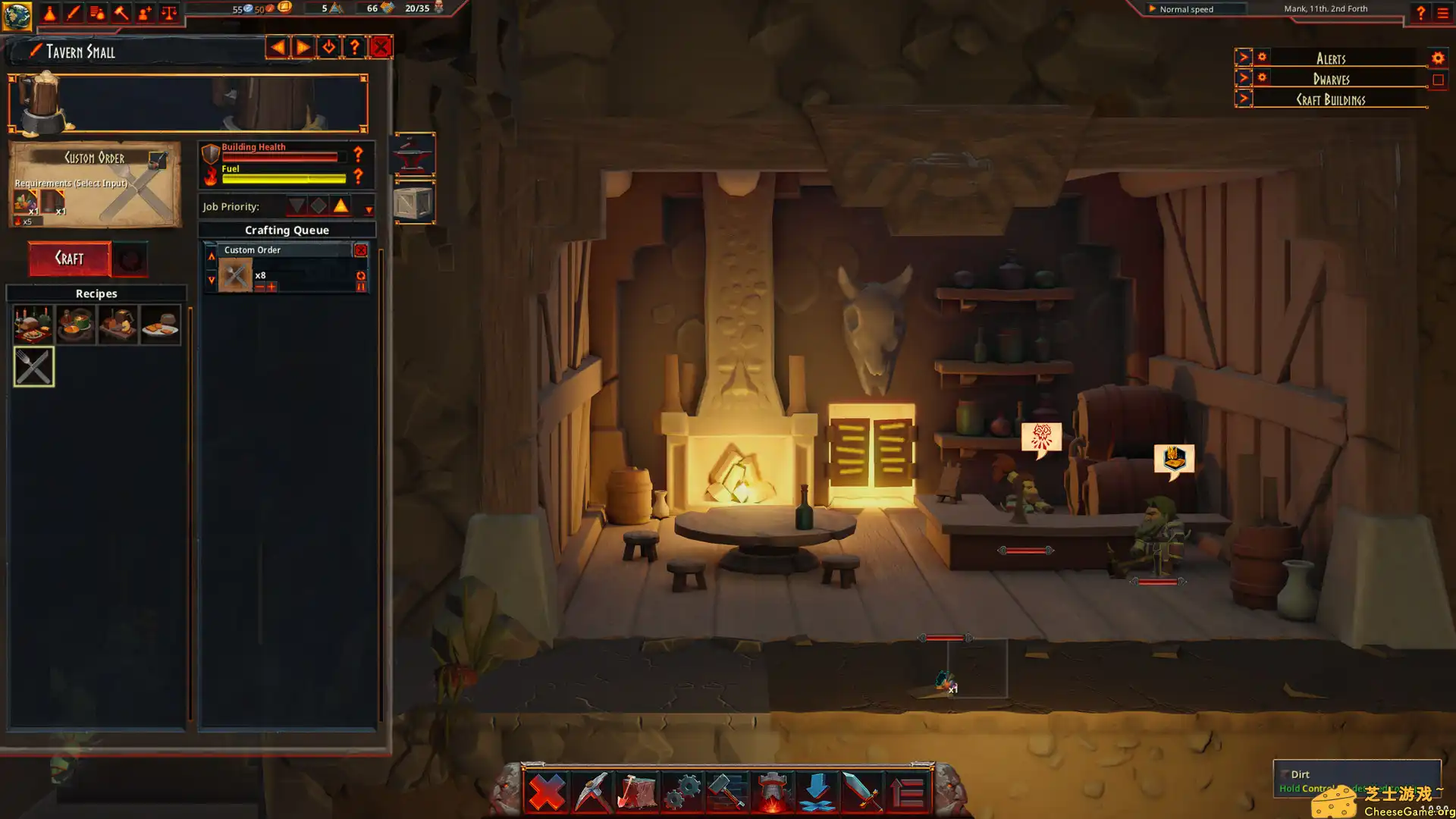This screenshot has height=819, width=1456.
Task: Open the main hamburger menu
Action: click(x=1443, y=13)
